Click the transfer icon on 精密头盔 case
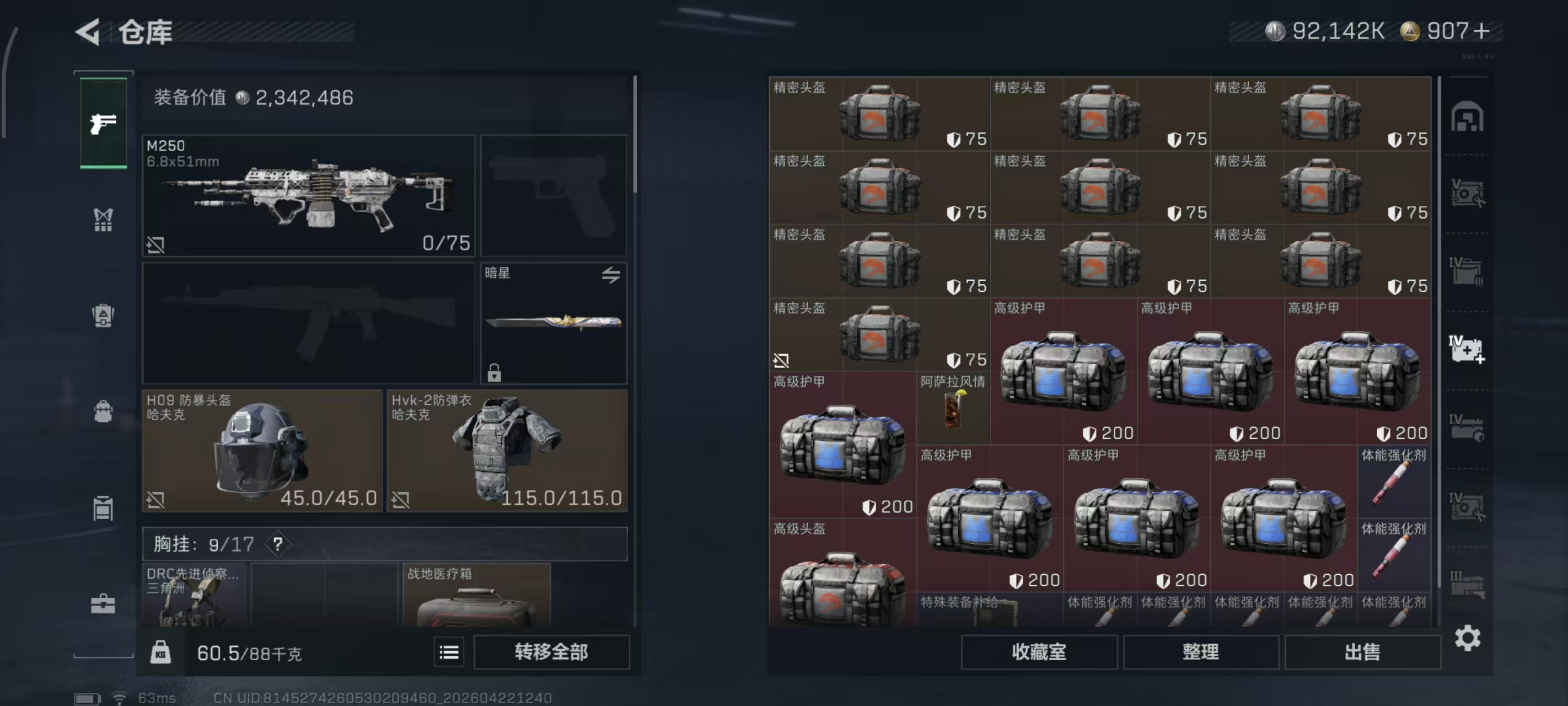Image resolution: width=1568 pixels, height=706 pixels. pyautogui.click(x=781, y=361)
